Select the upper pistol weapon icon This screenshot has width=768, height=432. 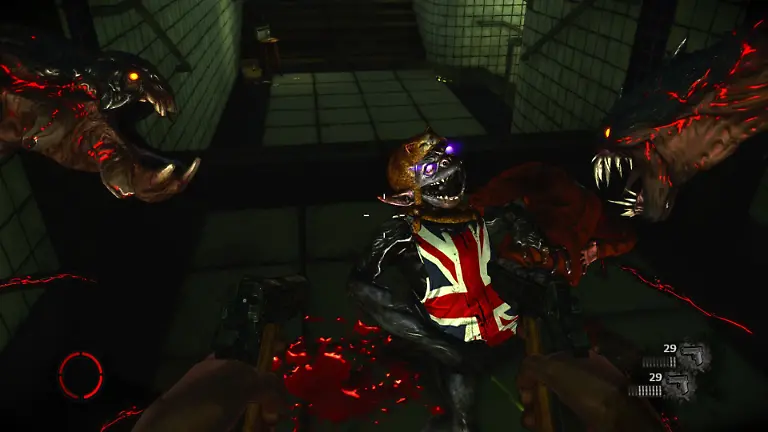coord(694,355)
